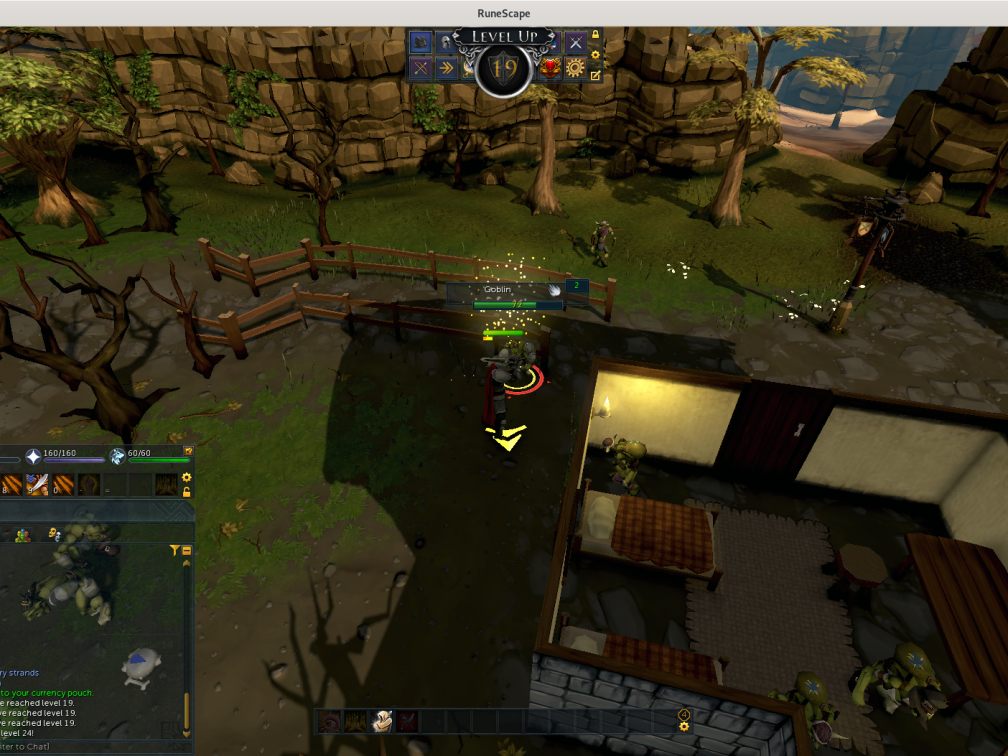The image size is (1008, 756).
Task: Minimize the chat window with minus button
Action: pyautogui.click(x=186, y=550)
